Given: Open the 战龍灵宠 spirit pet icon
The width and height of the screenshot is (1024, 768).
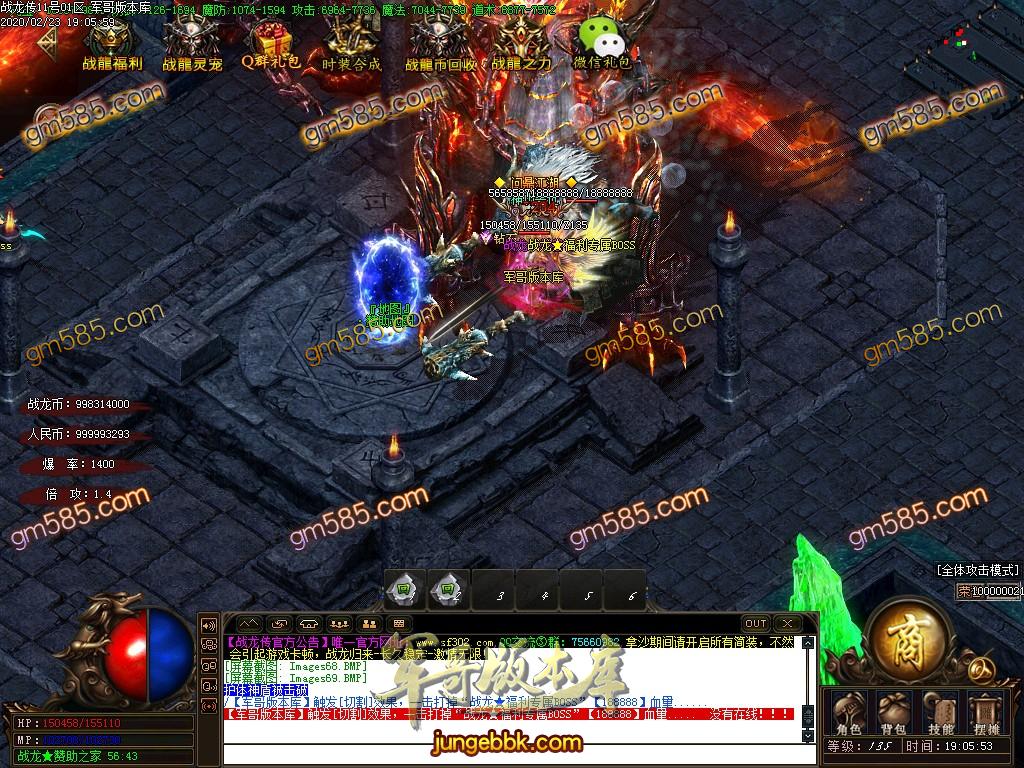Looking at the screenshot, I should pos(191,44).
